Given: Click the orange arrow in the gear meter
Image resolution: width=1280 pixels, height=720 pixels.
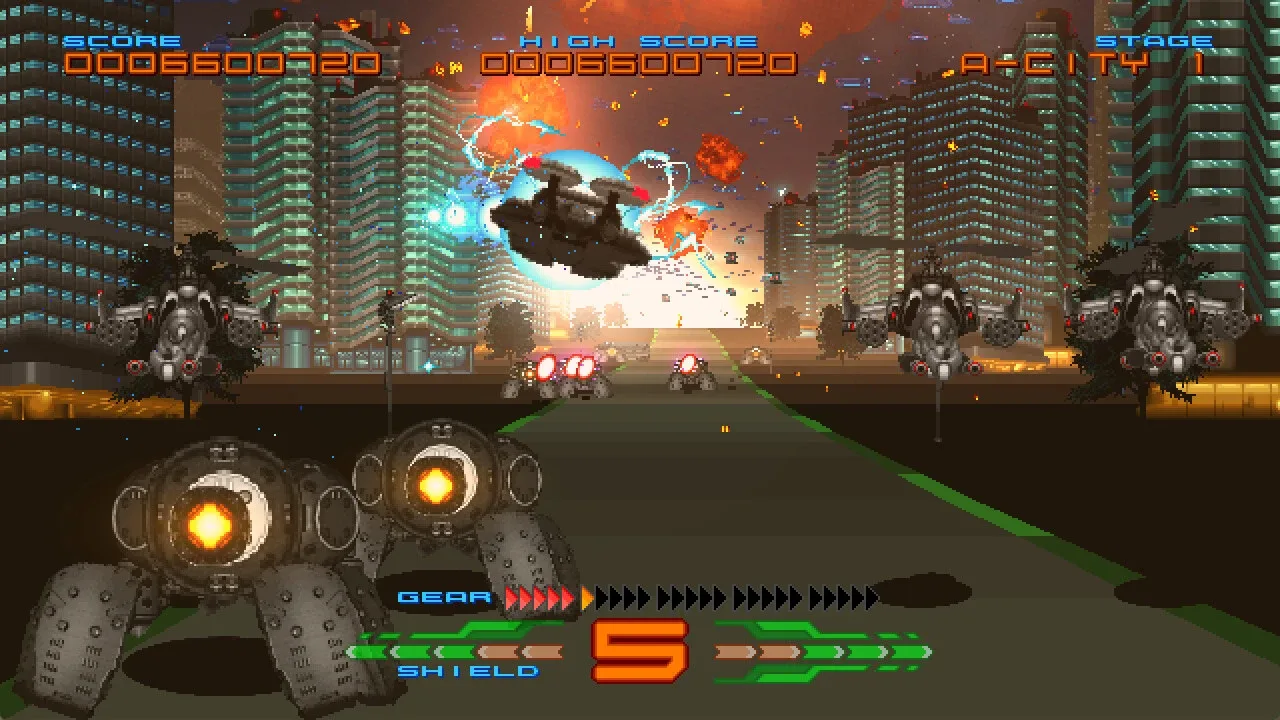Looking at the screenshot, I should point(585,597).
